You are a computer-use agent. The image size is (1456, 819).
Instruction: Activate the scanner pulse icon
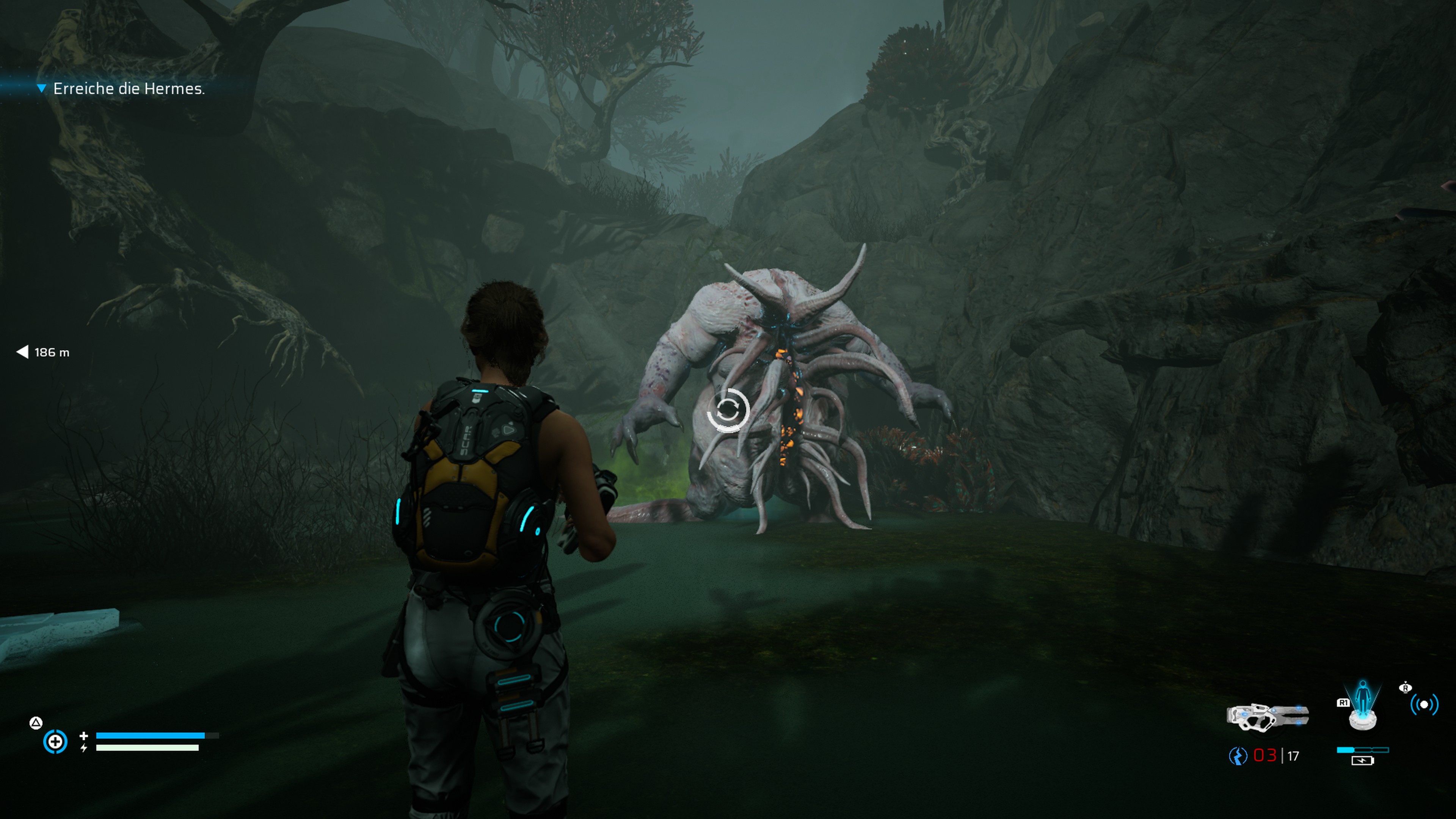1424,704
